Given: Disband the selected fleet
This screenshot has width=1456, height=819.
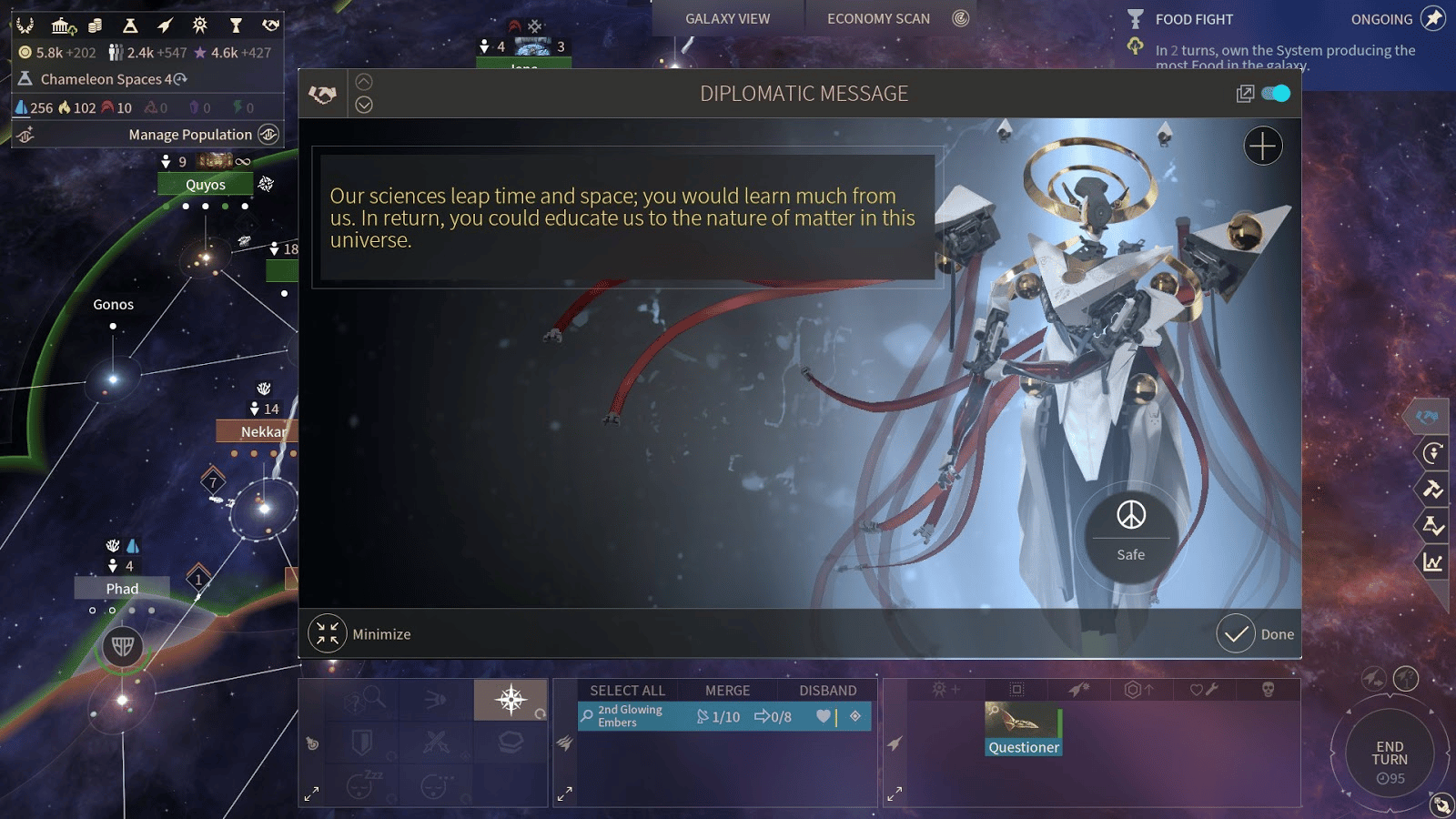Looking at the screenshot, I should 827,691.
